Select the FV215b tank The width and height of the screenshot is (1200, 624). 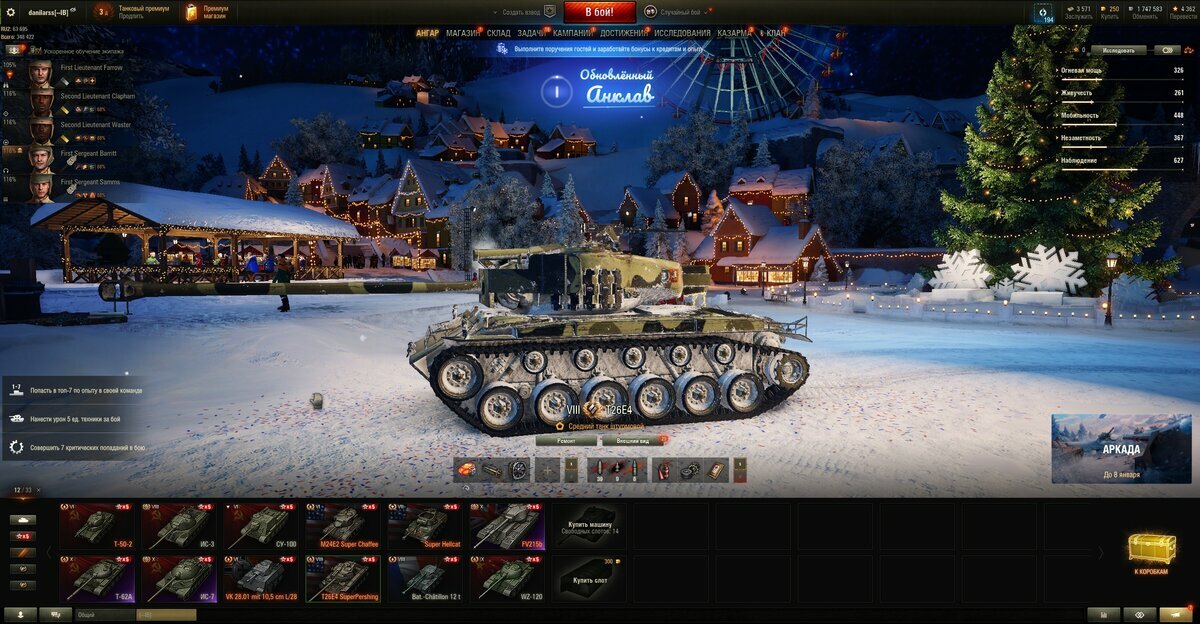click(x=507, y=526)
